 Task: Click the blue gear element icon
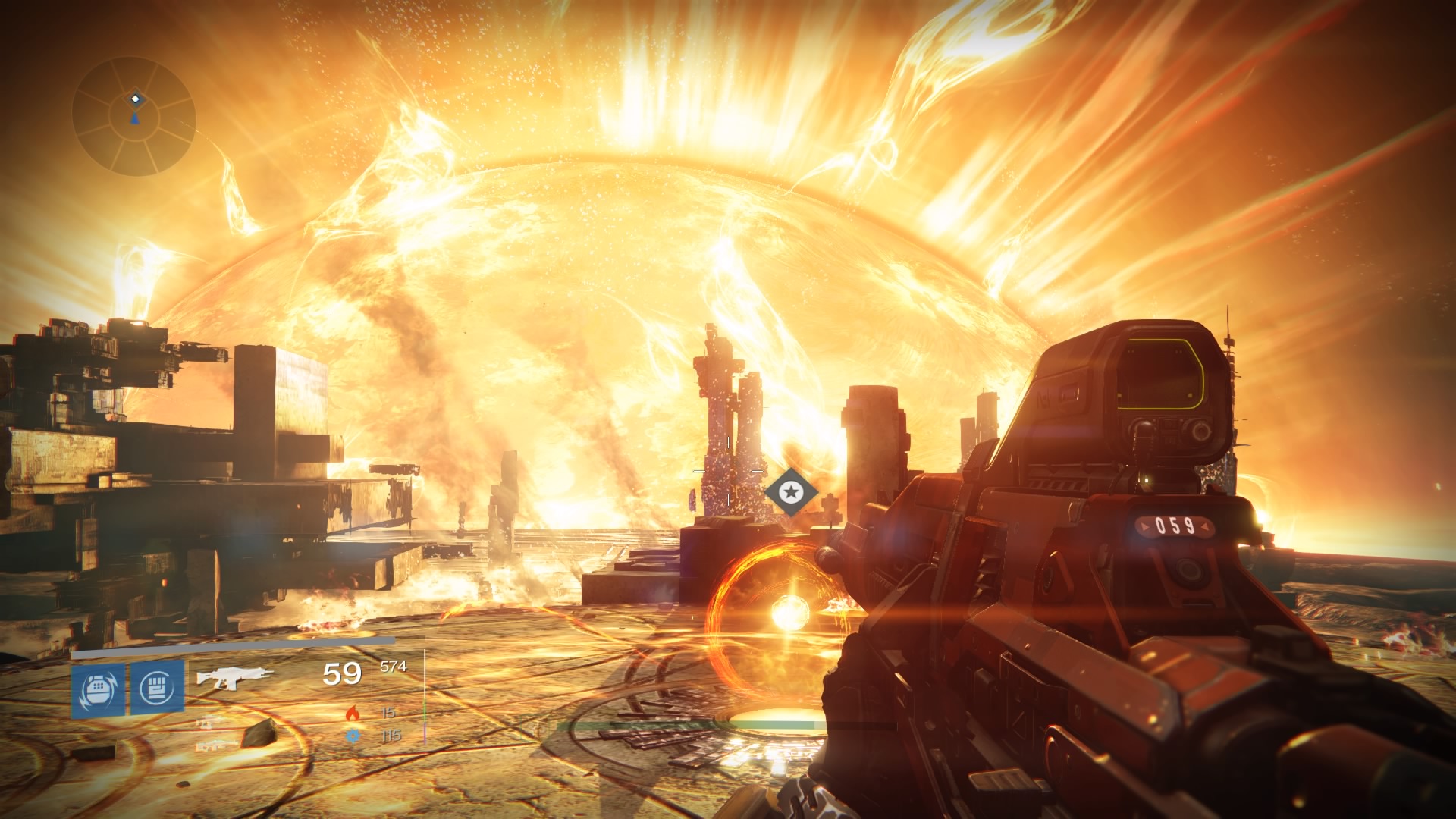(353, 735)
